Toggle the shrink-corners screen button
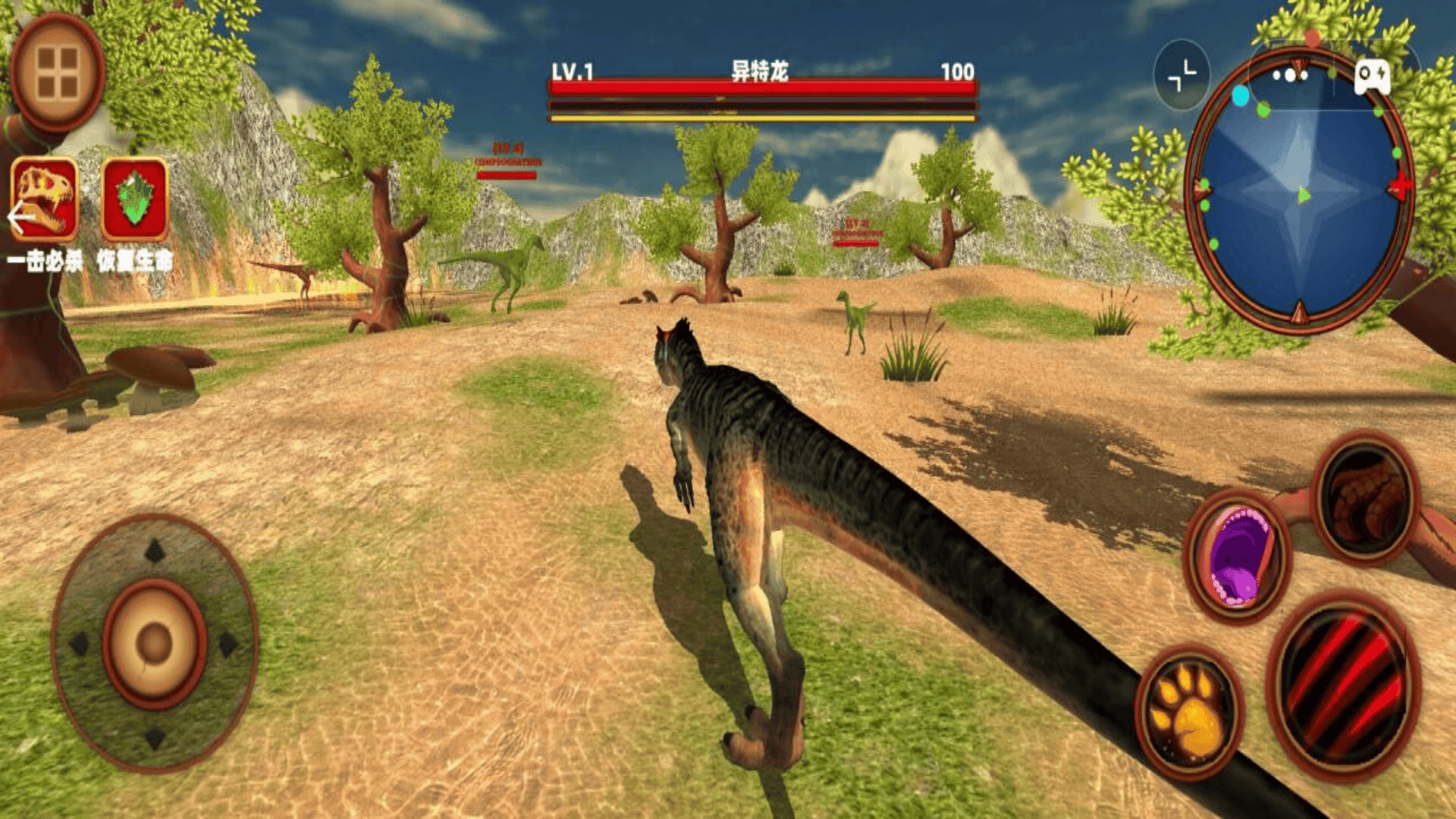This screenshot has height=819, width=1456. 1181,75
